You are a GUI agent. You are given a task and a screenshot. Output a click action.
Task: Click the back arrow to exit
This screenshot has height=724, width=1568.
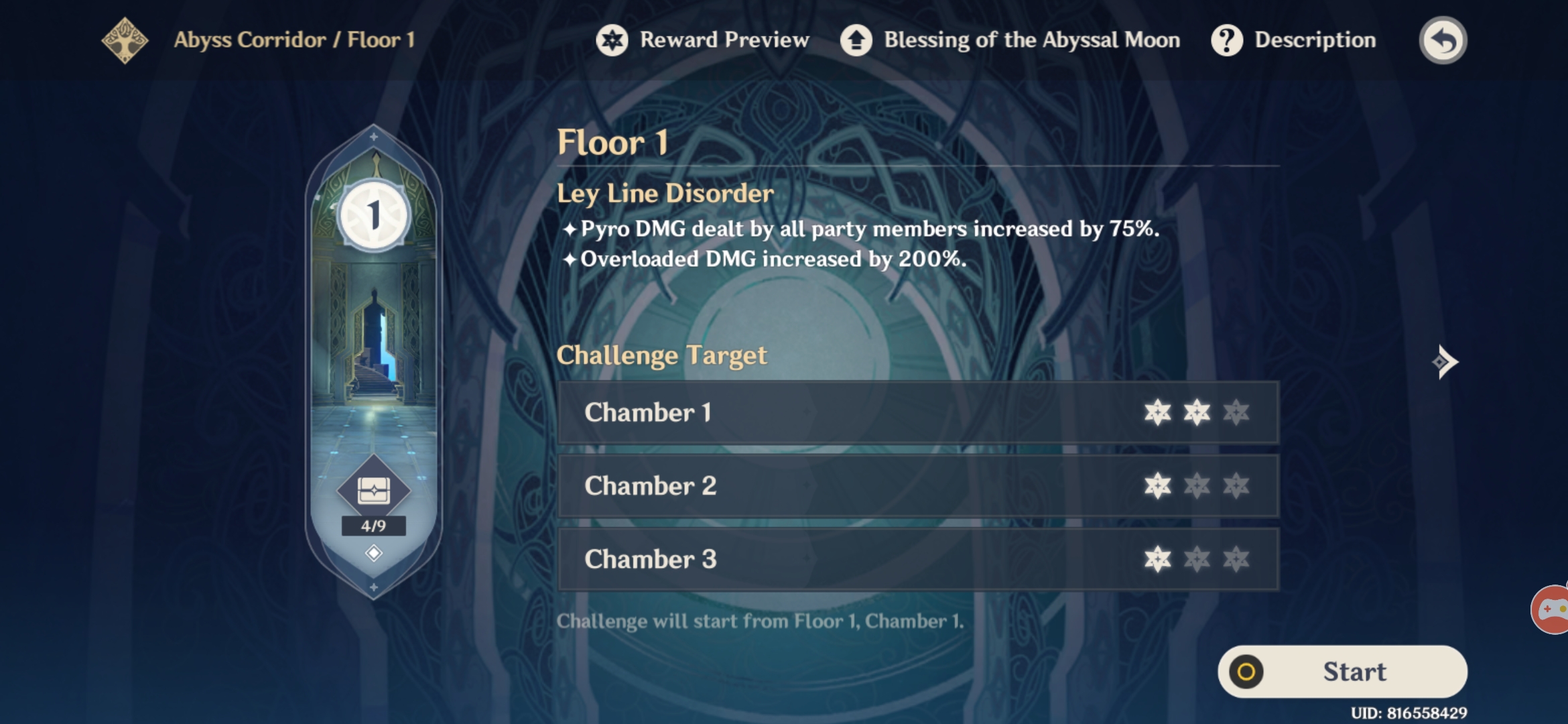(x=1442, y=40)
